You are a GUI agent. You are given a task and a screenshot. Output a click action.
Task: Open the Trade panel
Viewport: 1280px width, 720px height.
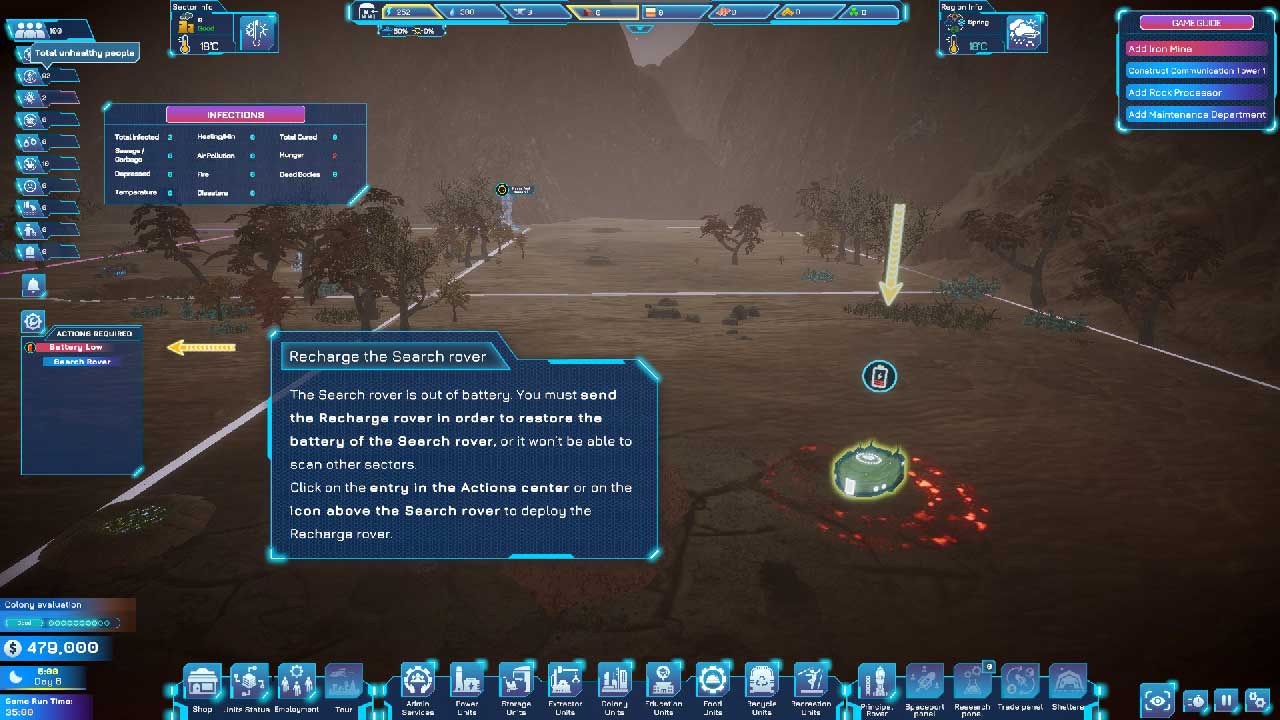[1020, 683]
